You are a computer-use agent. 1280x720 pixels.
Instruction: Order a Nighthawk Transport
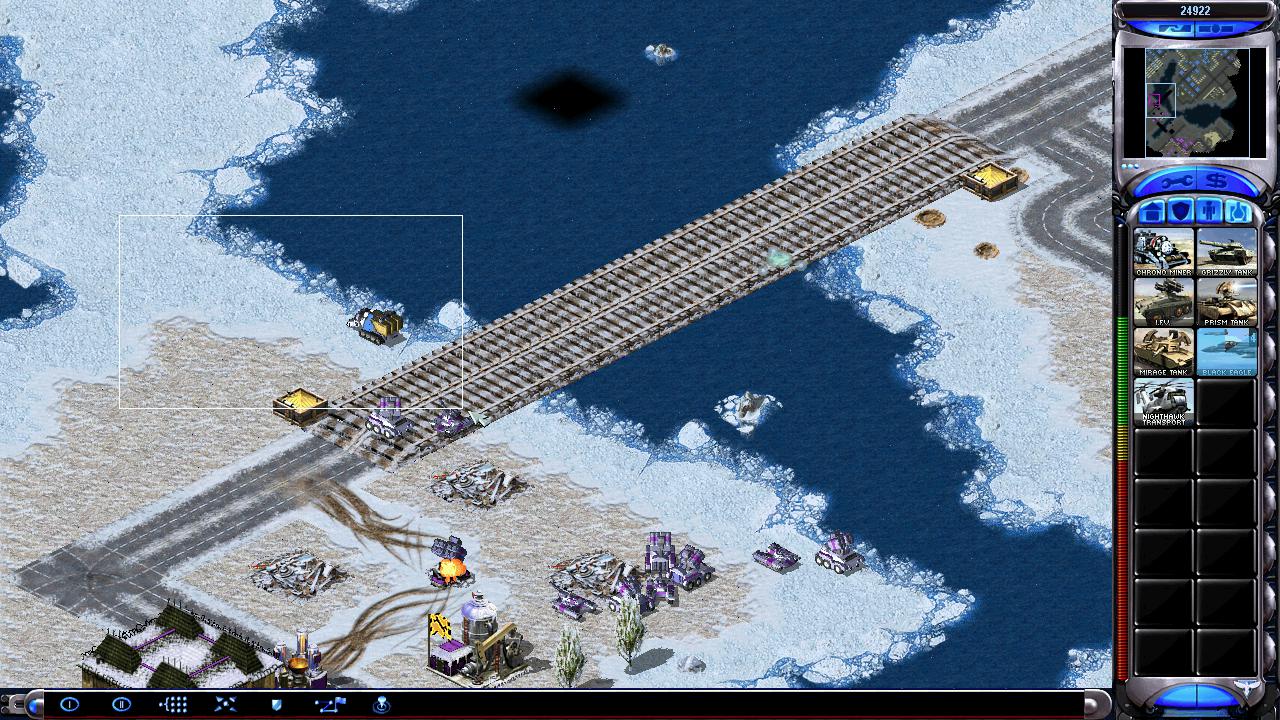(x=1163, y=402)
